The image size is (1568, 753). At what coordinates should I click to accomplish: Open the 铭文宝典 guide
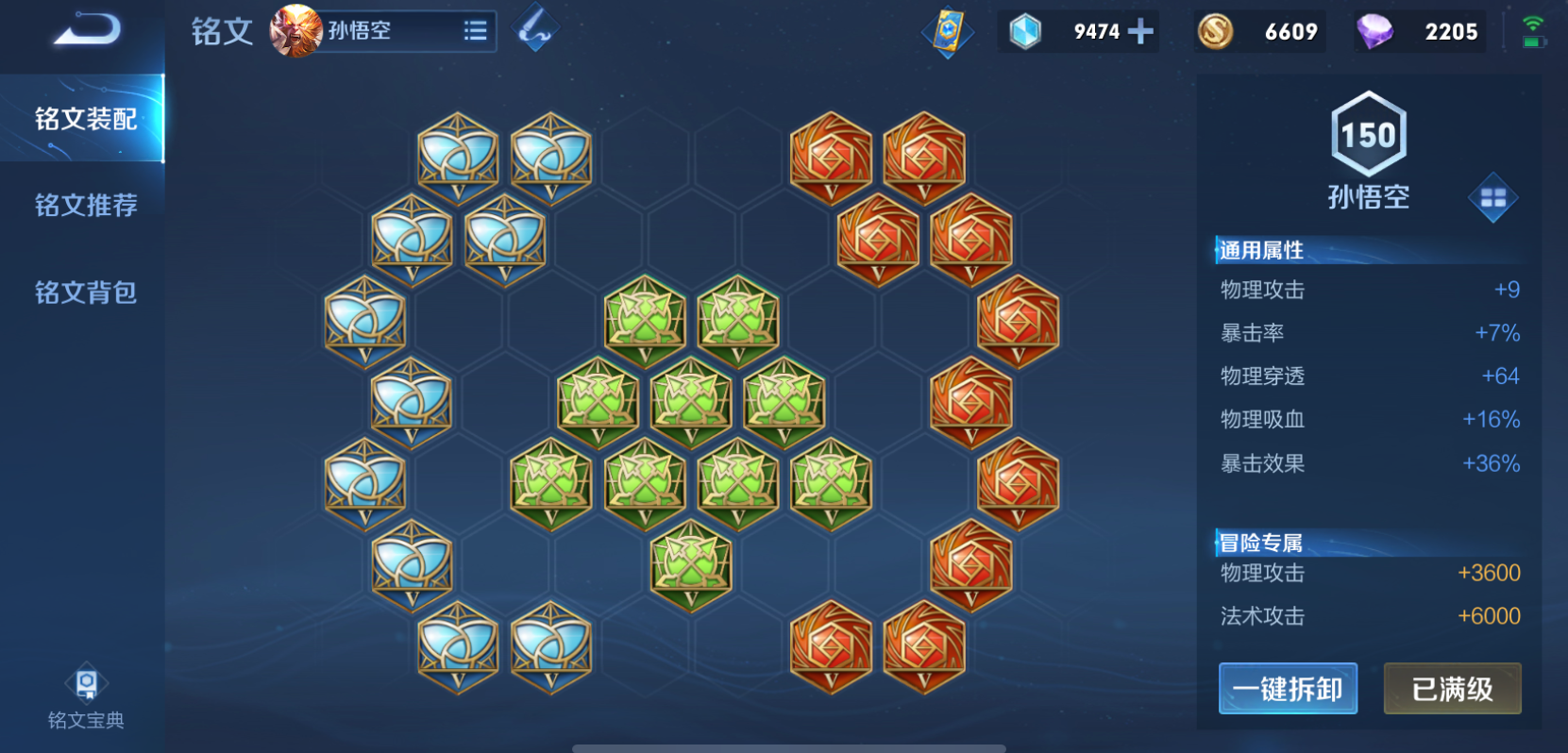pos(86,698)
